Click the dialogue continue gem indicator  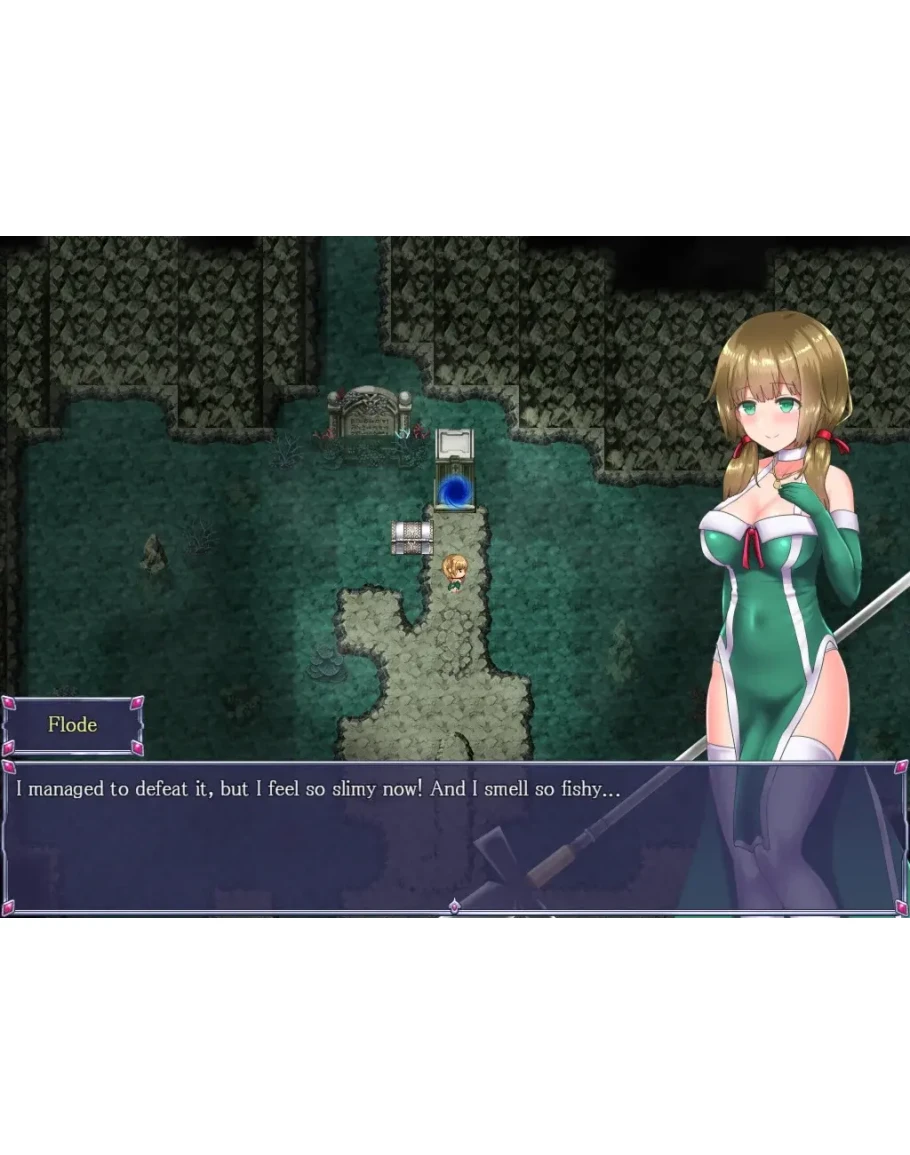454,906
